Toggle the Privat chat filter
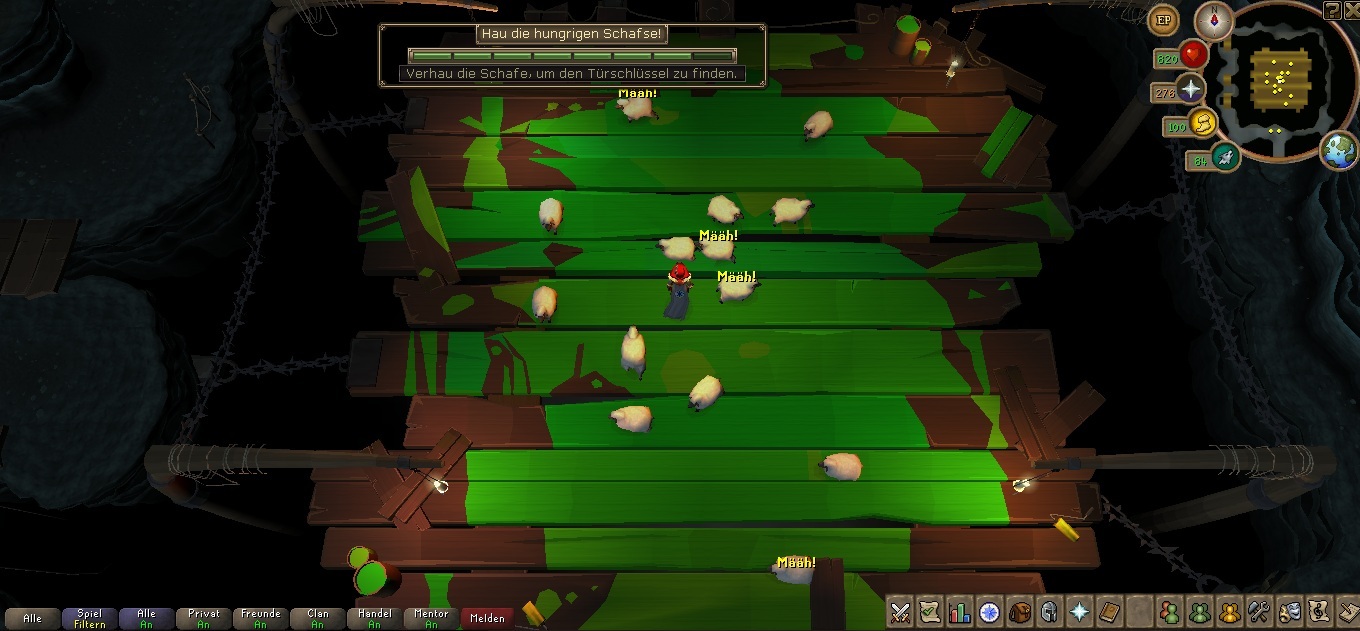The width and height of the screenshot is (1360, 631). click(x=203, y=618)
